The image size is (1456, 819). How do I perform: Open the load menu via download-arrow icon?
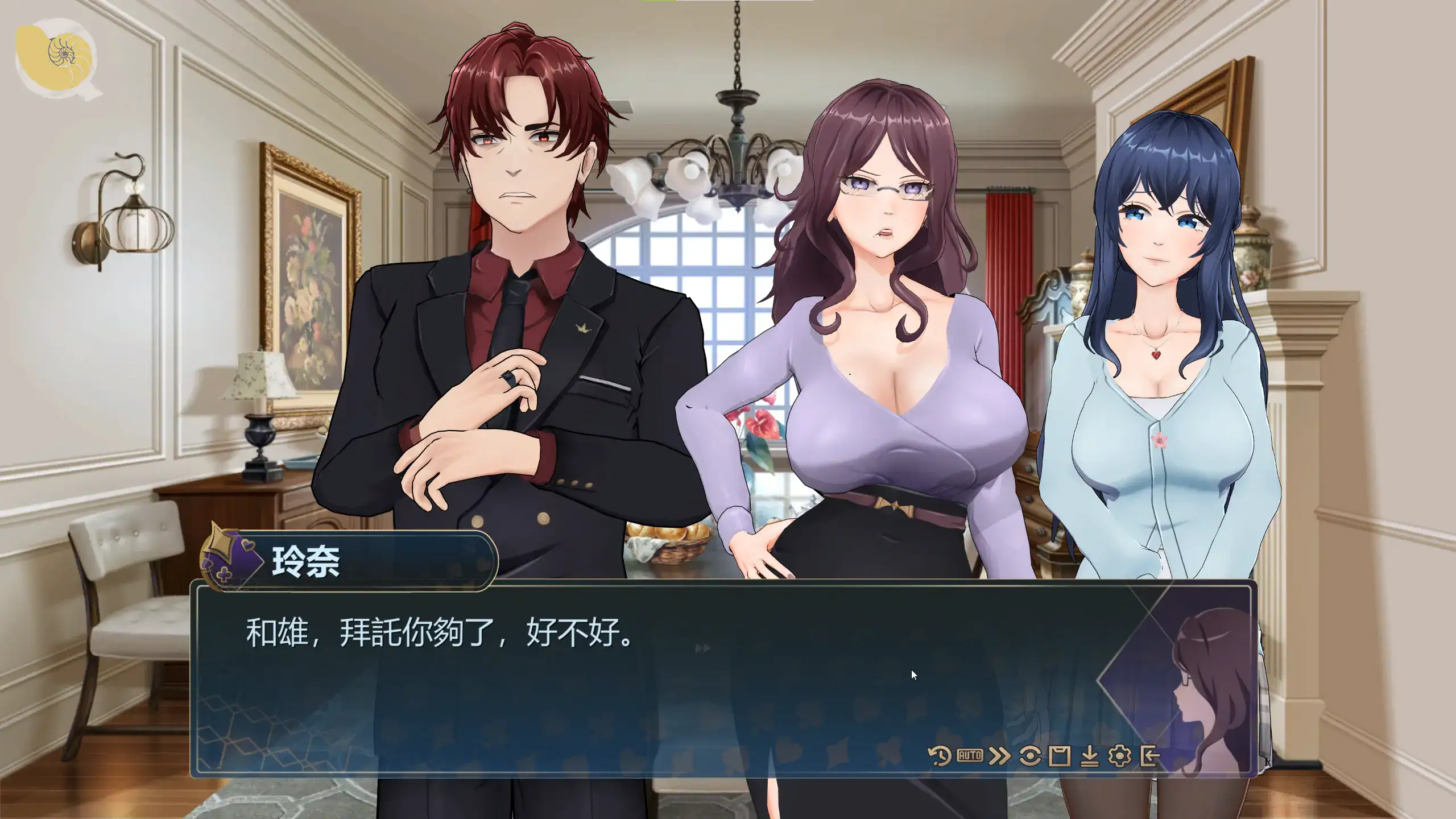(1089, 756)
